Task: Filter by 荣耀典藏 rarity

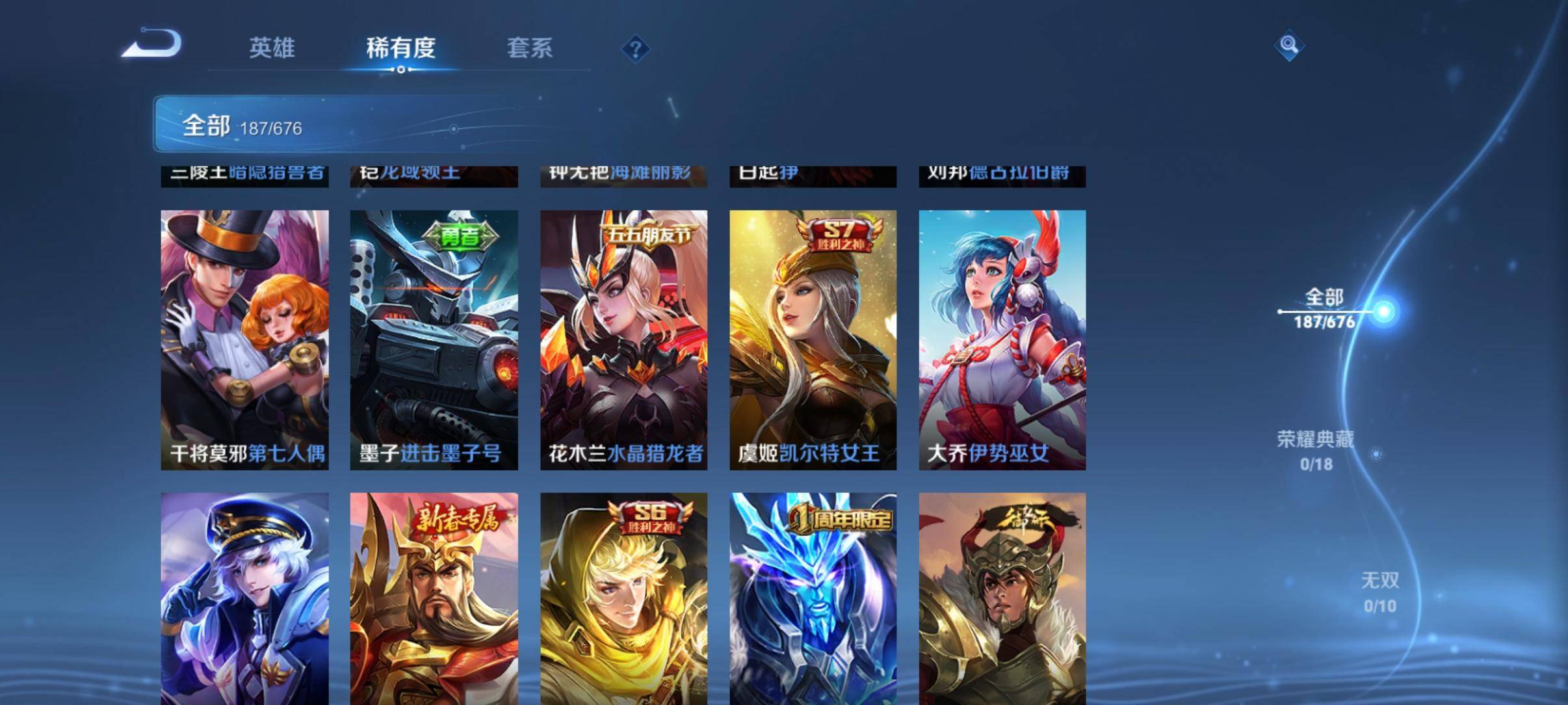Action: pos(1316,450)
